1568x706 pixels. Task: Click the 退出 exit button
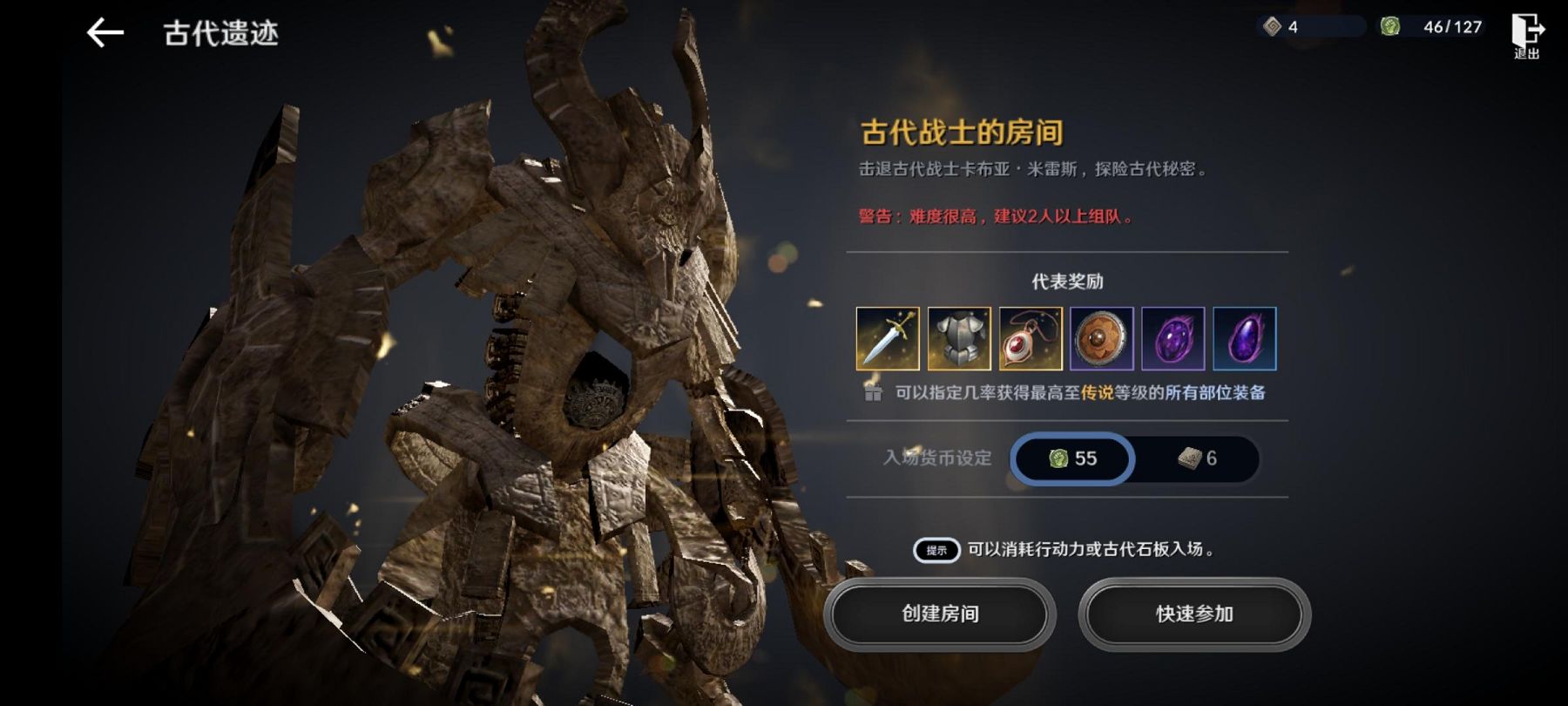pos(1526,35)
